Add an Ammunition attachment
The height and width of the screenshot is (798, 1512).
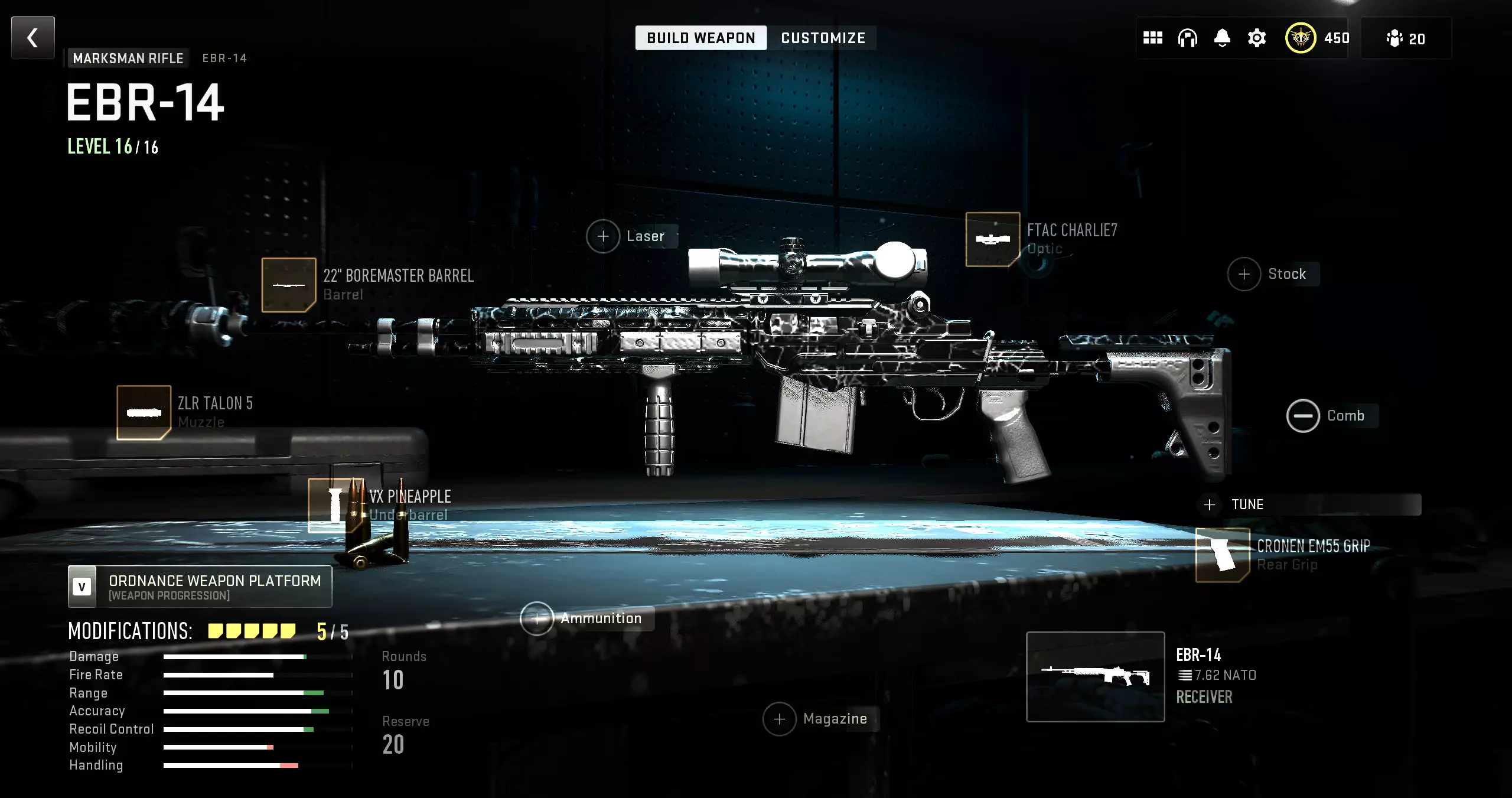(x=537, y=618)
